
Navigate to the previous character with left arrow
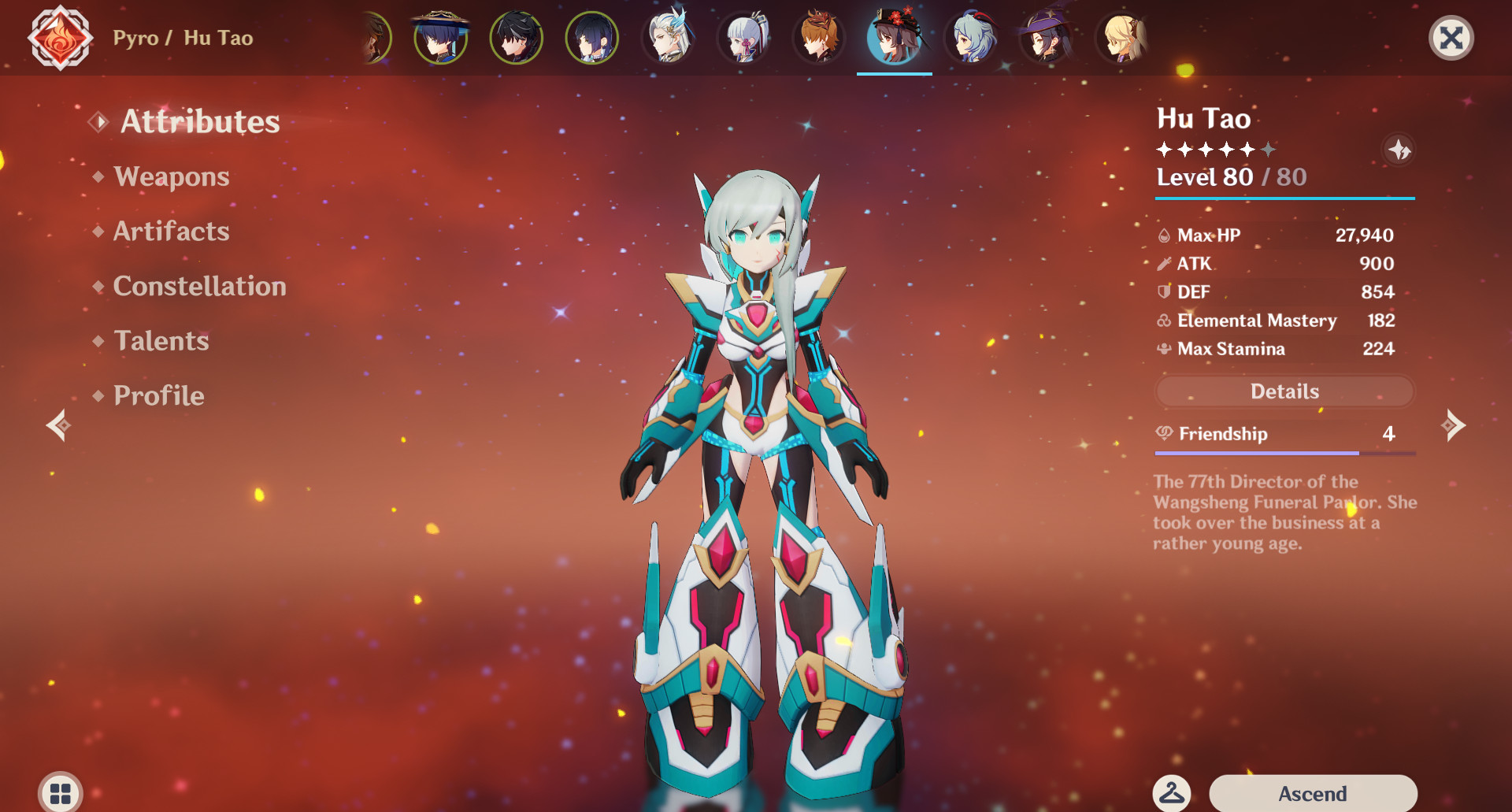click(x=58, y=426)
